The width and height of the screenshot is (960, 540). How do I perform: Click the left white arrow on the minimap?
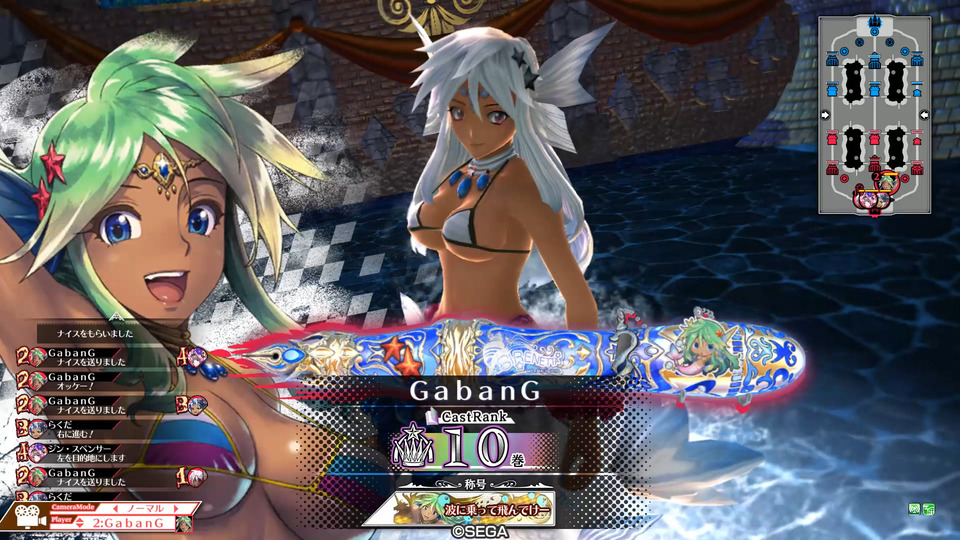826,115
